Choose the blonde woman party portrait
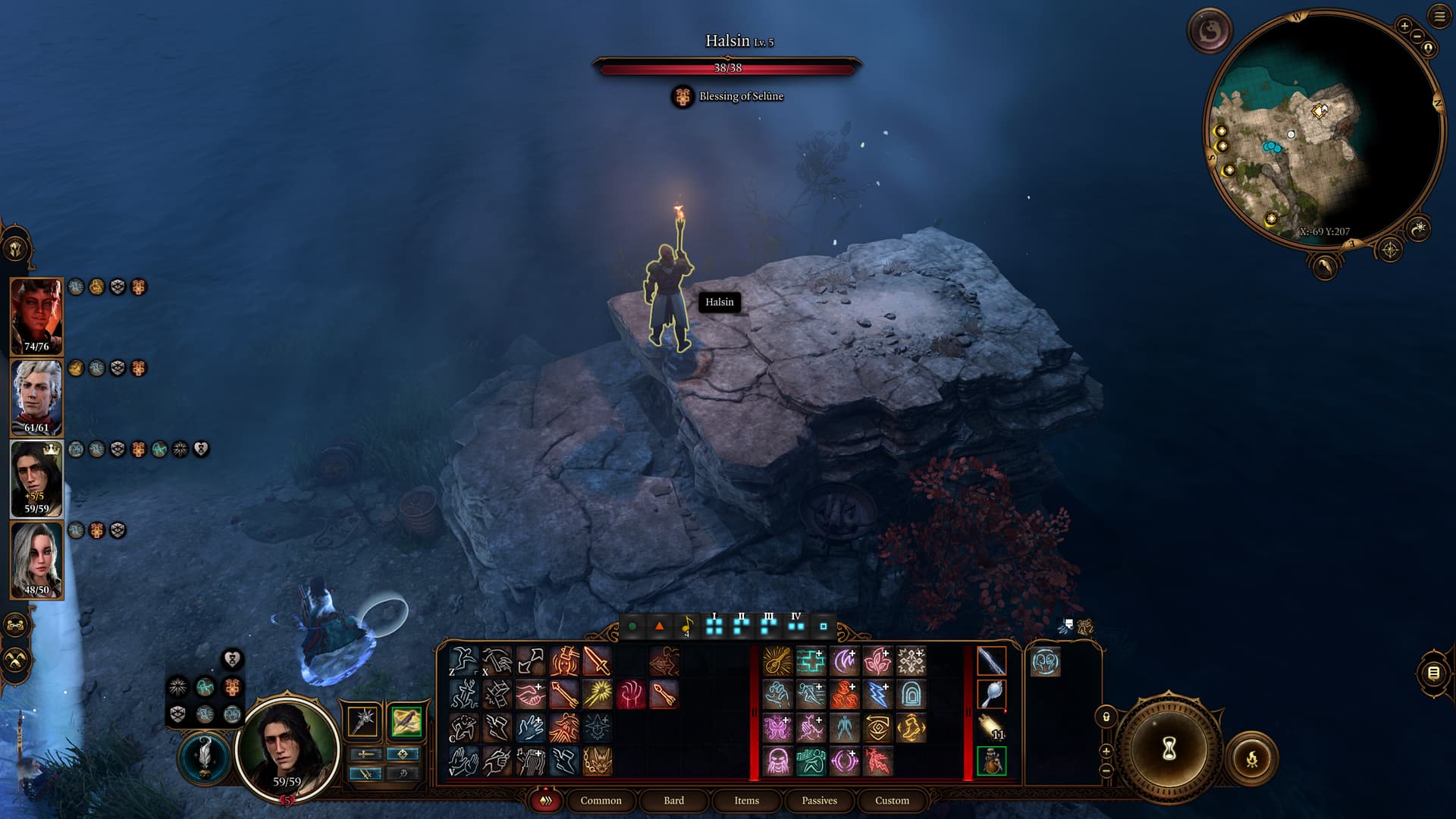The height and width of the screenshot is (819, 1456). pos(36,560)
